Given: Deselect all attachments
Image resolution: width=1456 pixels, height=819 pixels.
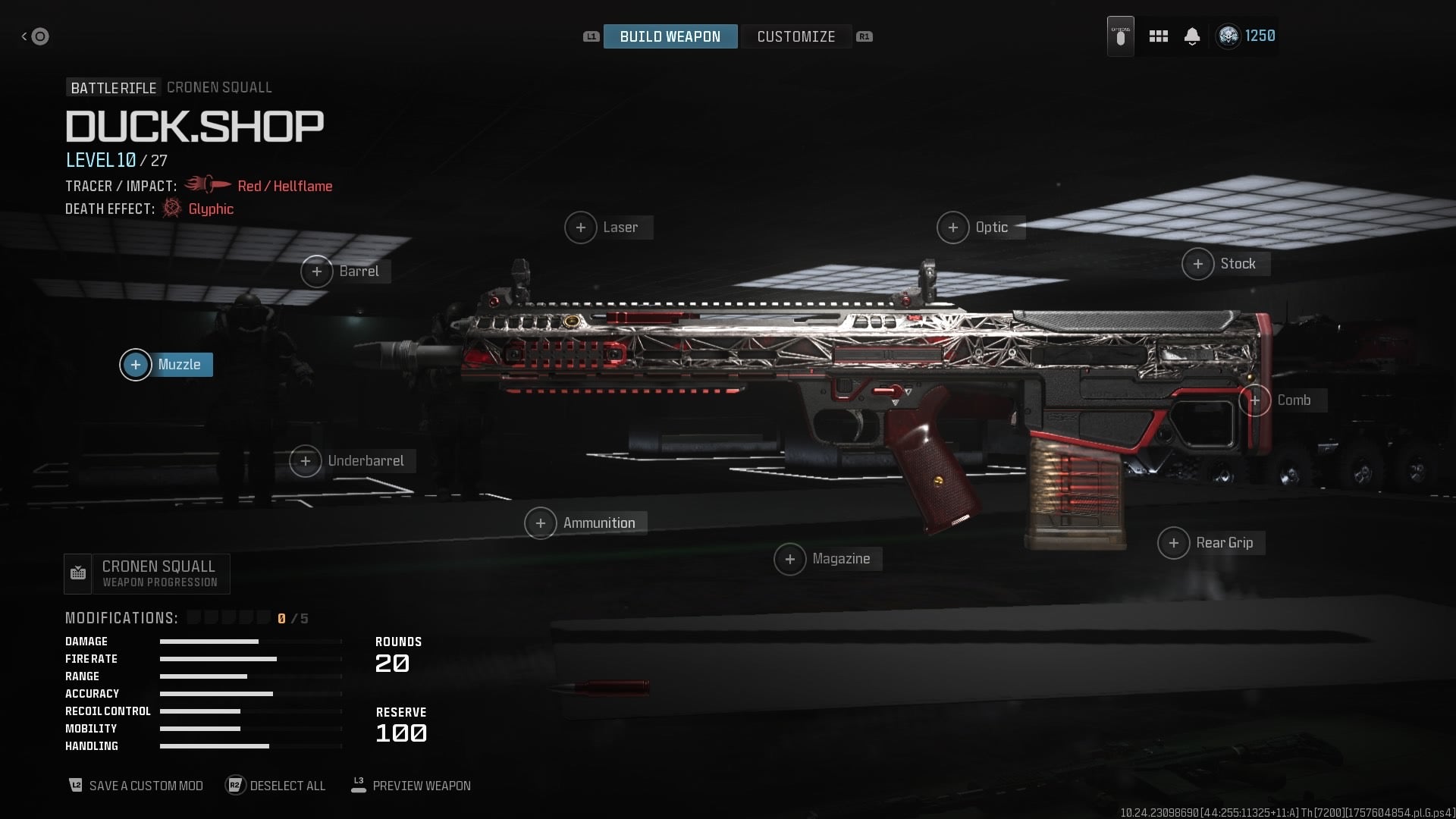Looking at the screenshot, I should coord(277,786).
